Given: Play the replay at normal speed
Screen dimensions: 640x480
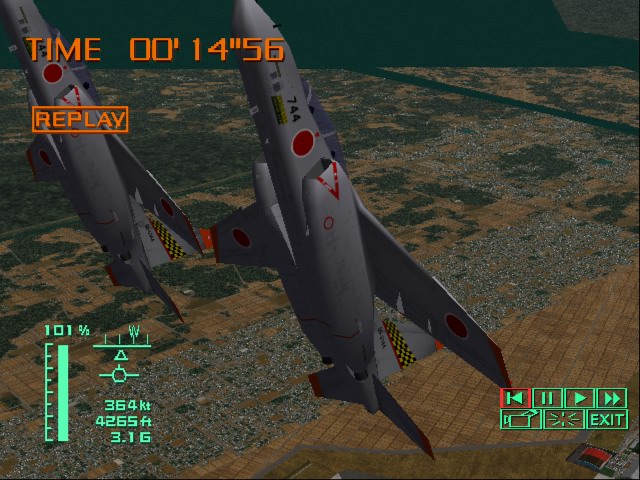Looking at the screenshot, I should point(580,398).
